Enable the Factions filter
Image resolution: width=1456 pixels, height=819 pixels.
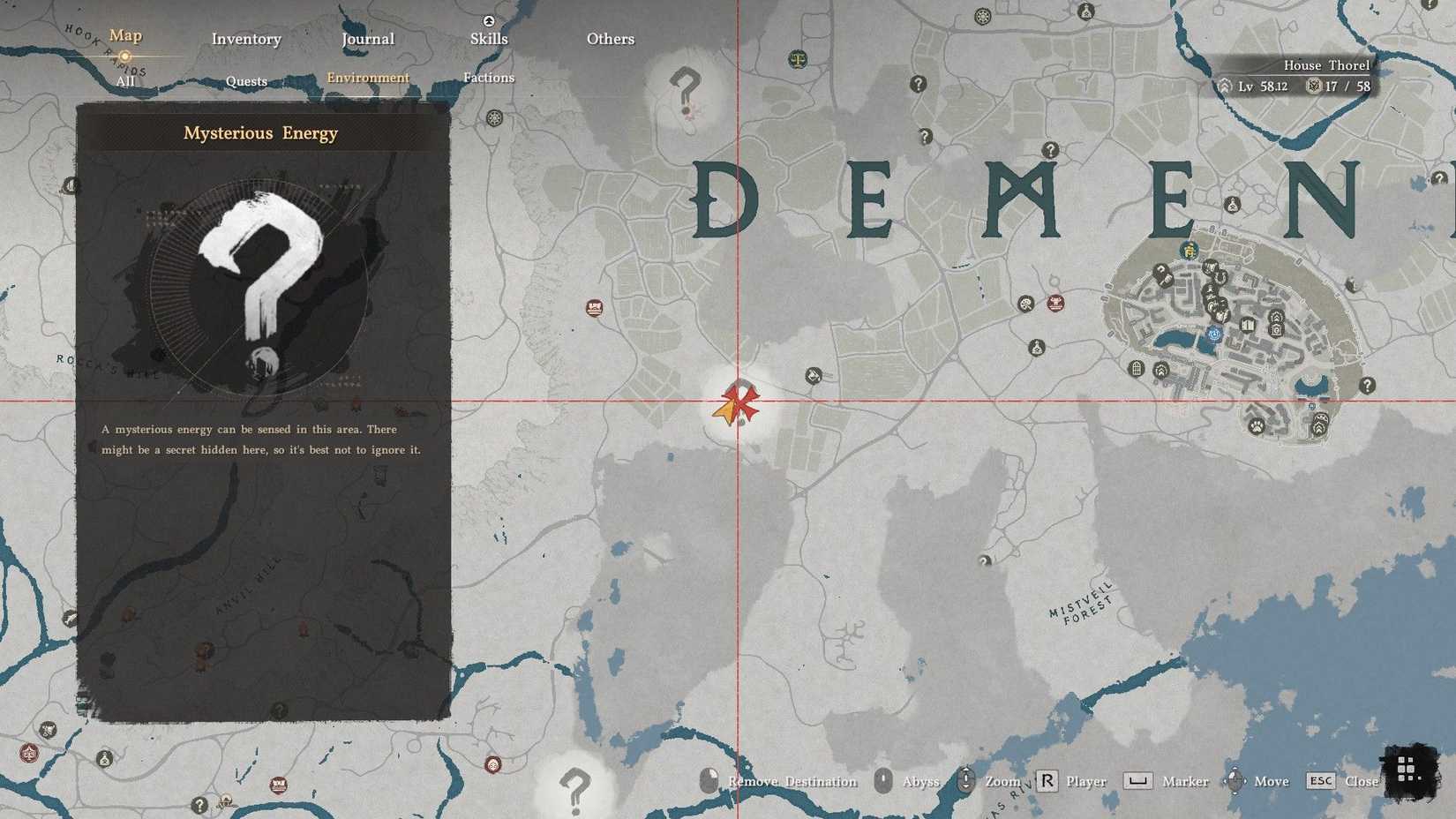coord(489,78)
